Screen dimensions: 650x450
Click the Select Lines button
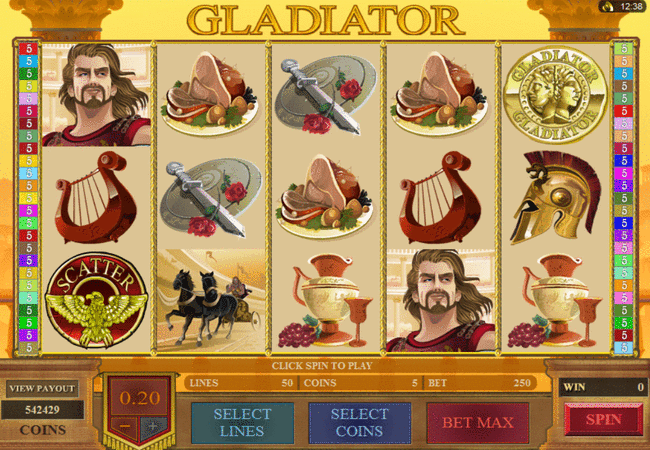tap(242, 422)
